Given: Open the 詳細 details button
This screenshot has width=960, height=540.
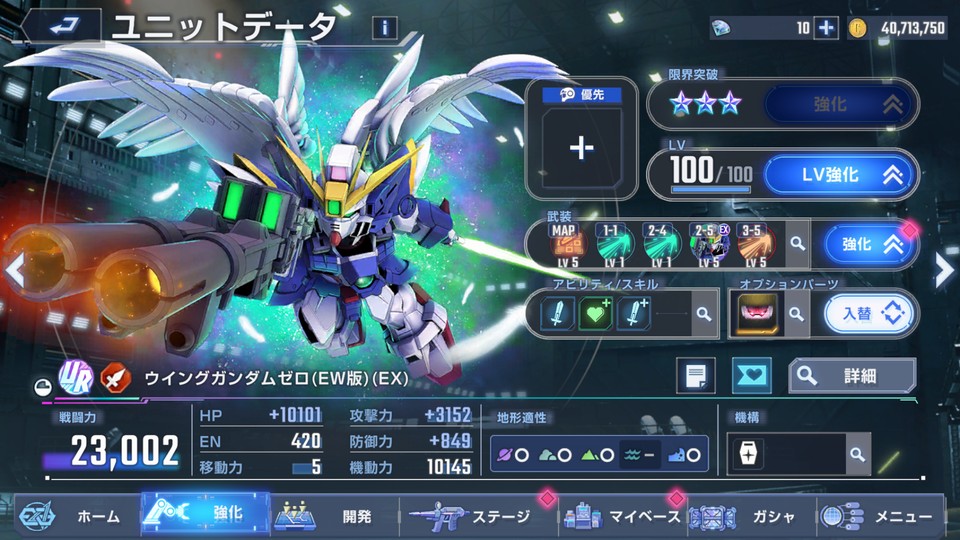Looking at the screenshot, I should tap(852, 375).
